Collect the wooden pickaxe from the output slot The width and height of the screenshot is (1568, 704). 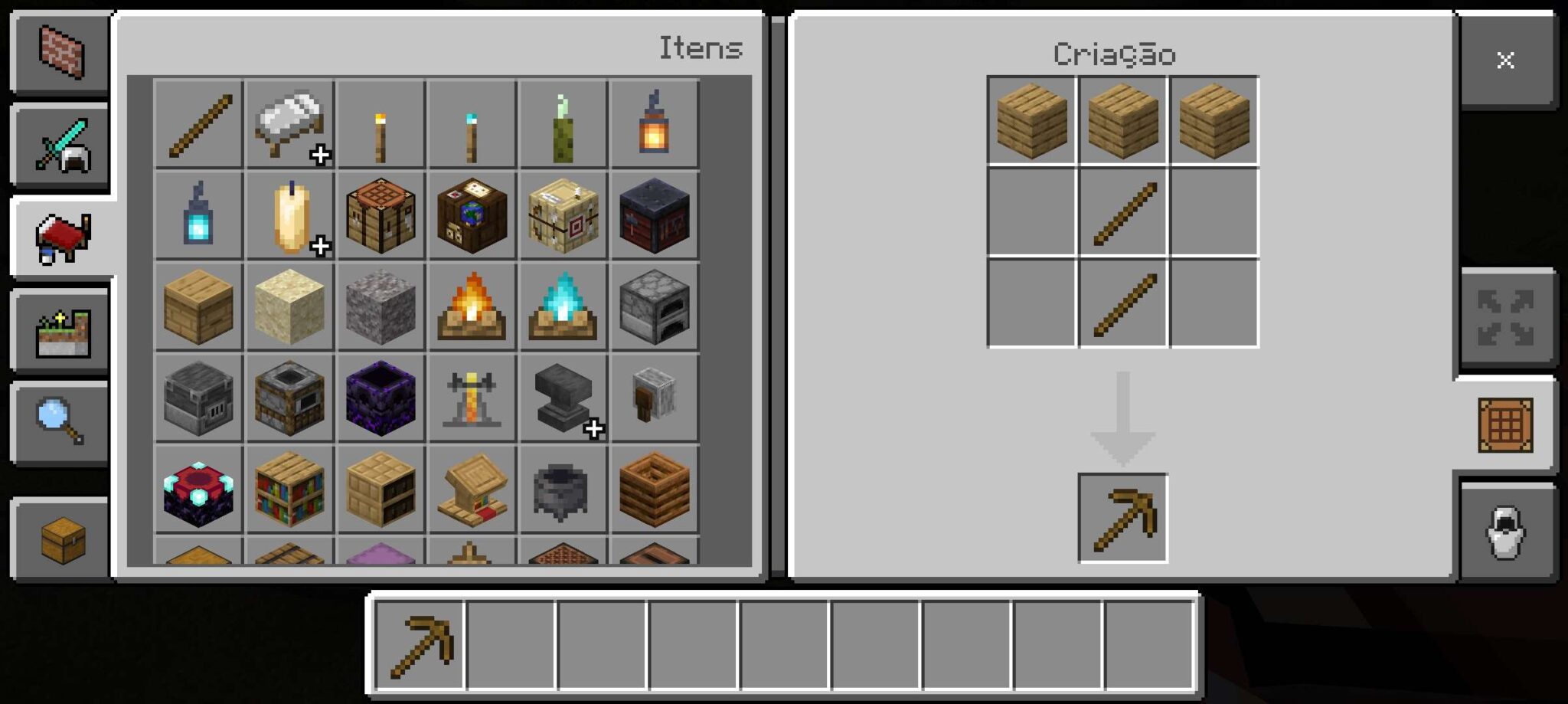[x=1122, y=515]
